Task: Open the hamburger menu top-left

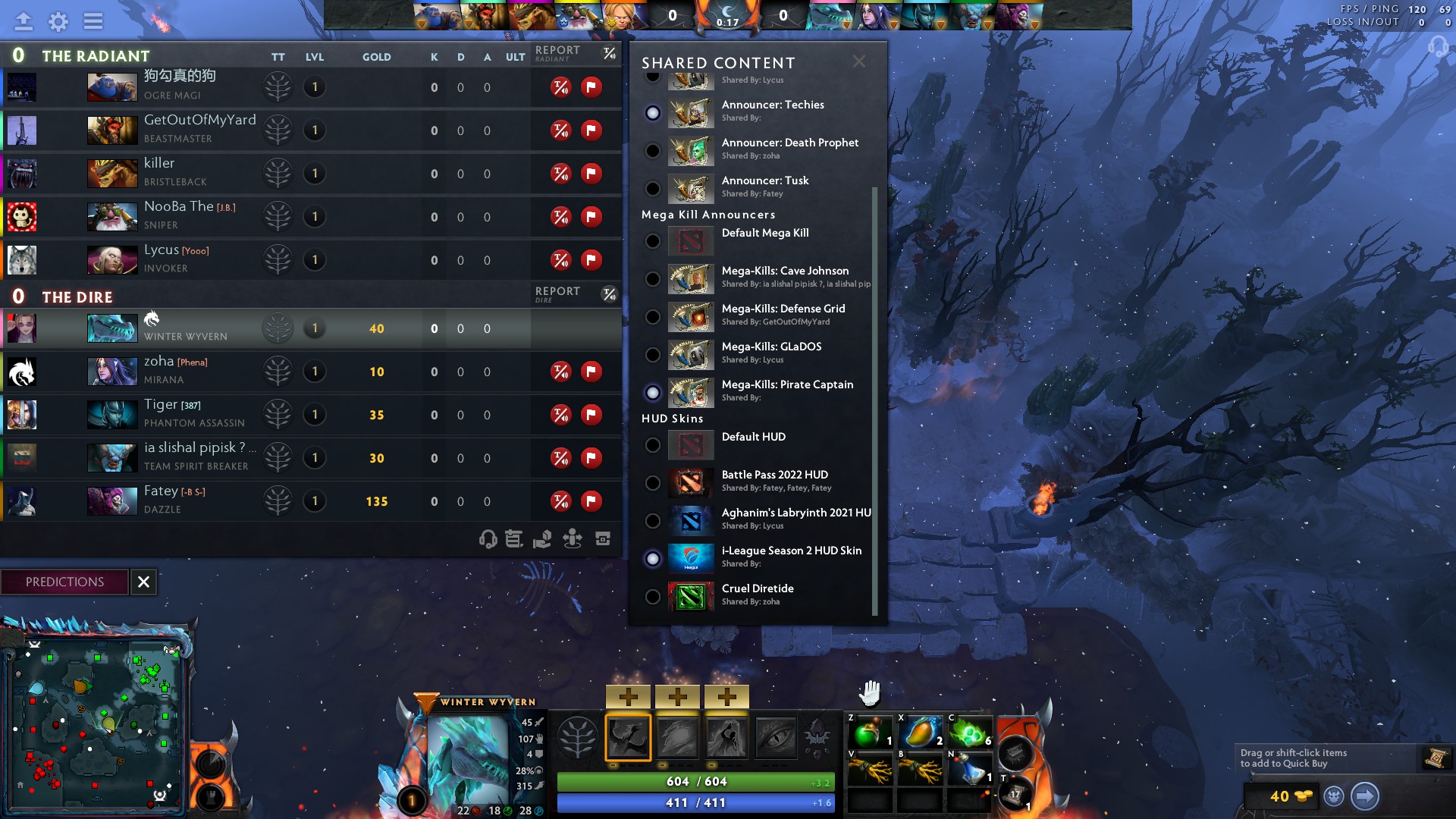Action: [x=93, y=21]
